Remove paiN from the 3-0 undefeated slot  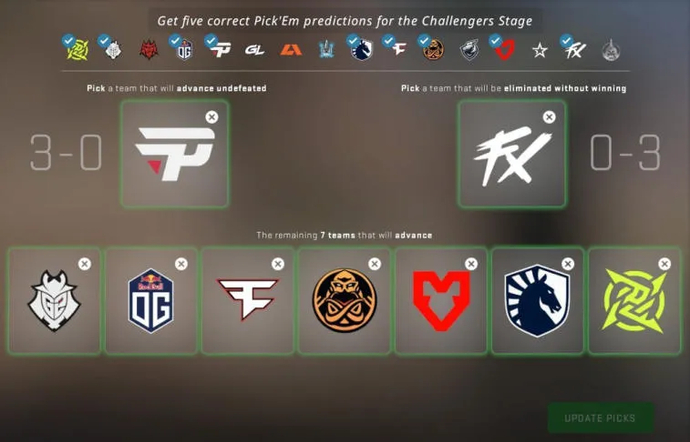pos(211,117)
